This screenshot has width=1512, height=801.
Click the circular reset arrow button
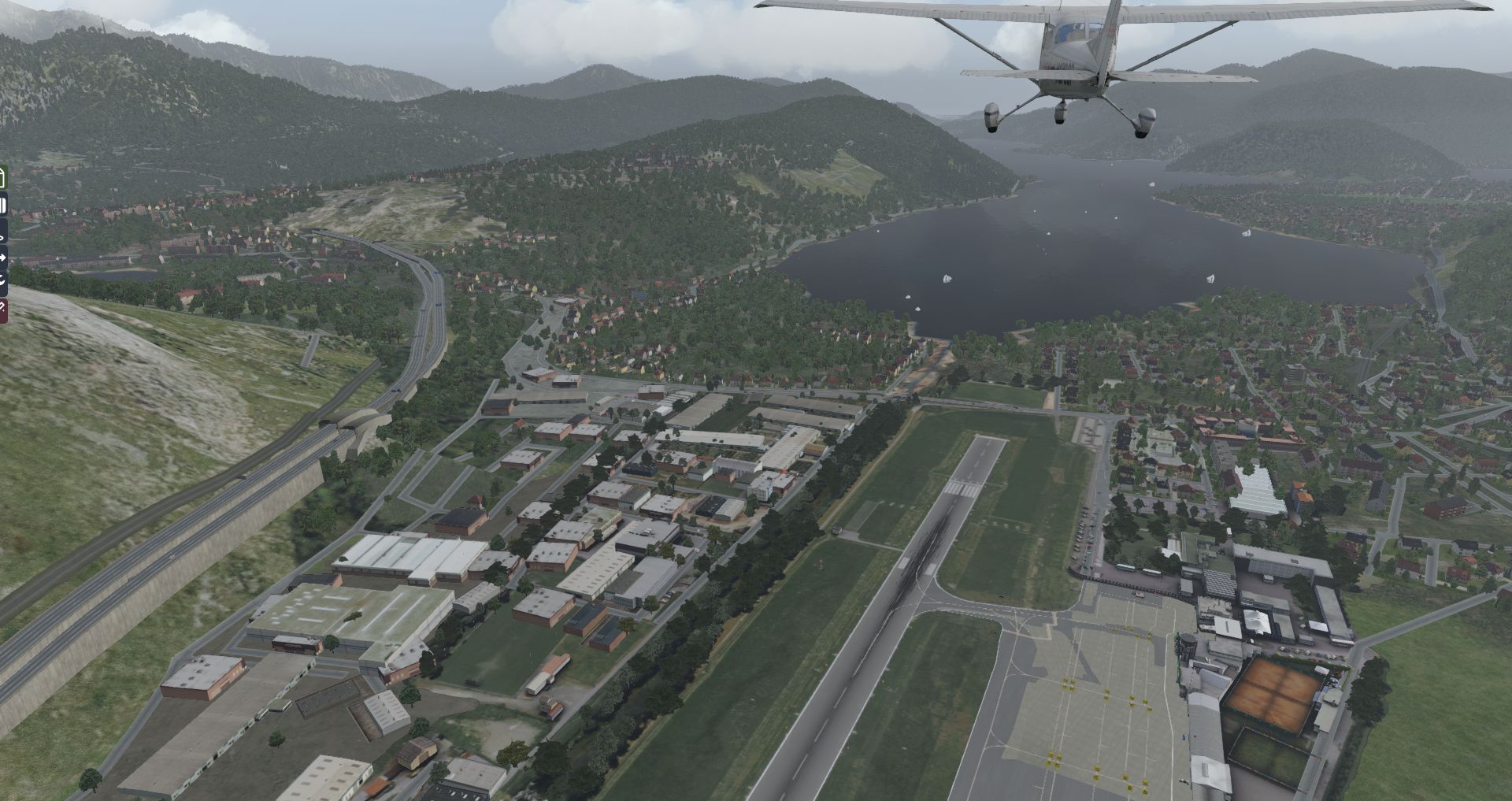click(2, 281)
